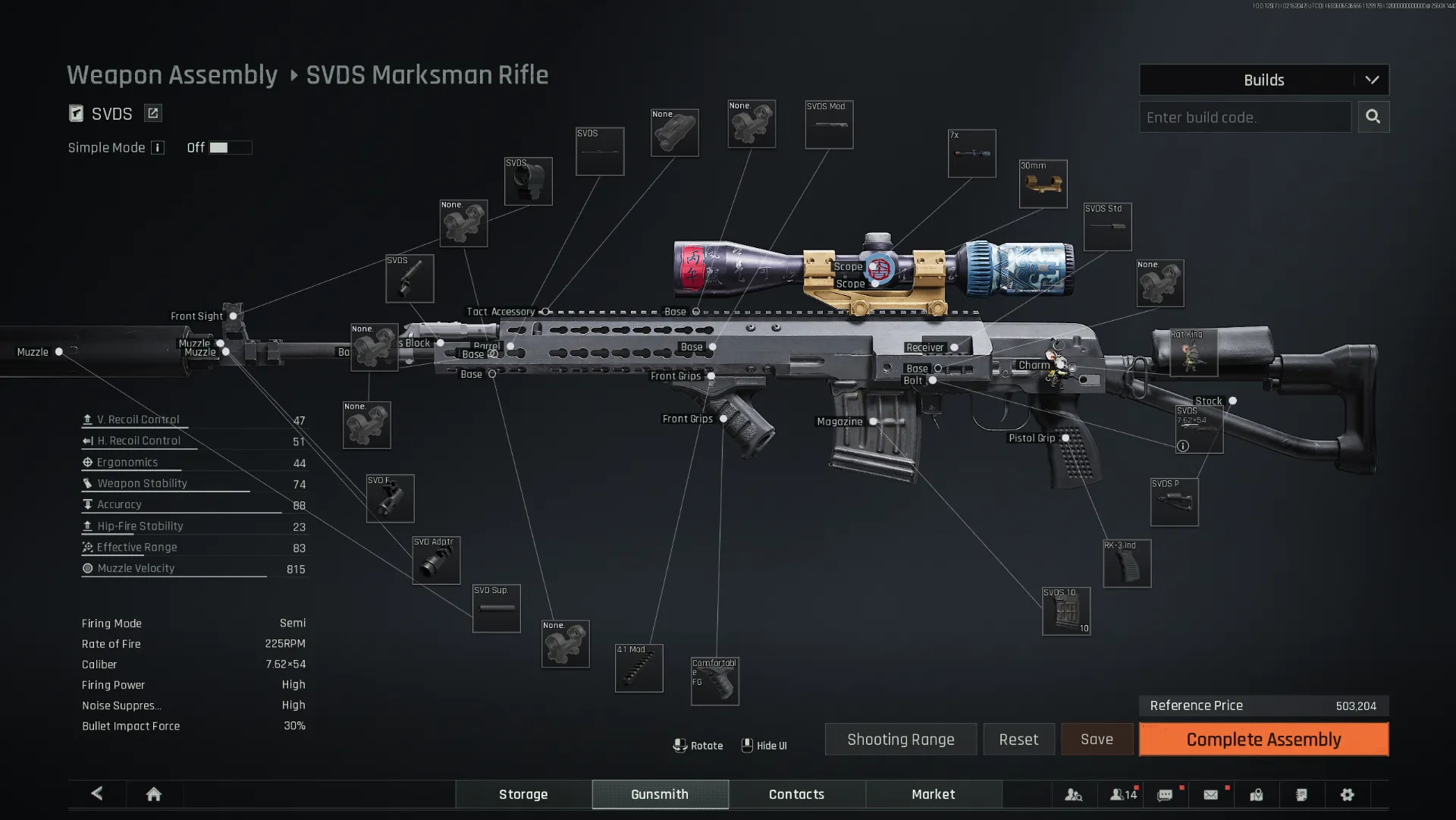The image size is (1456, 820).
Task: Click the Simple Mode info tooltip toggle
Action: pos(158,147)
